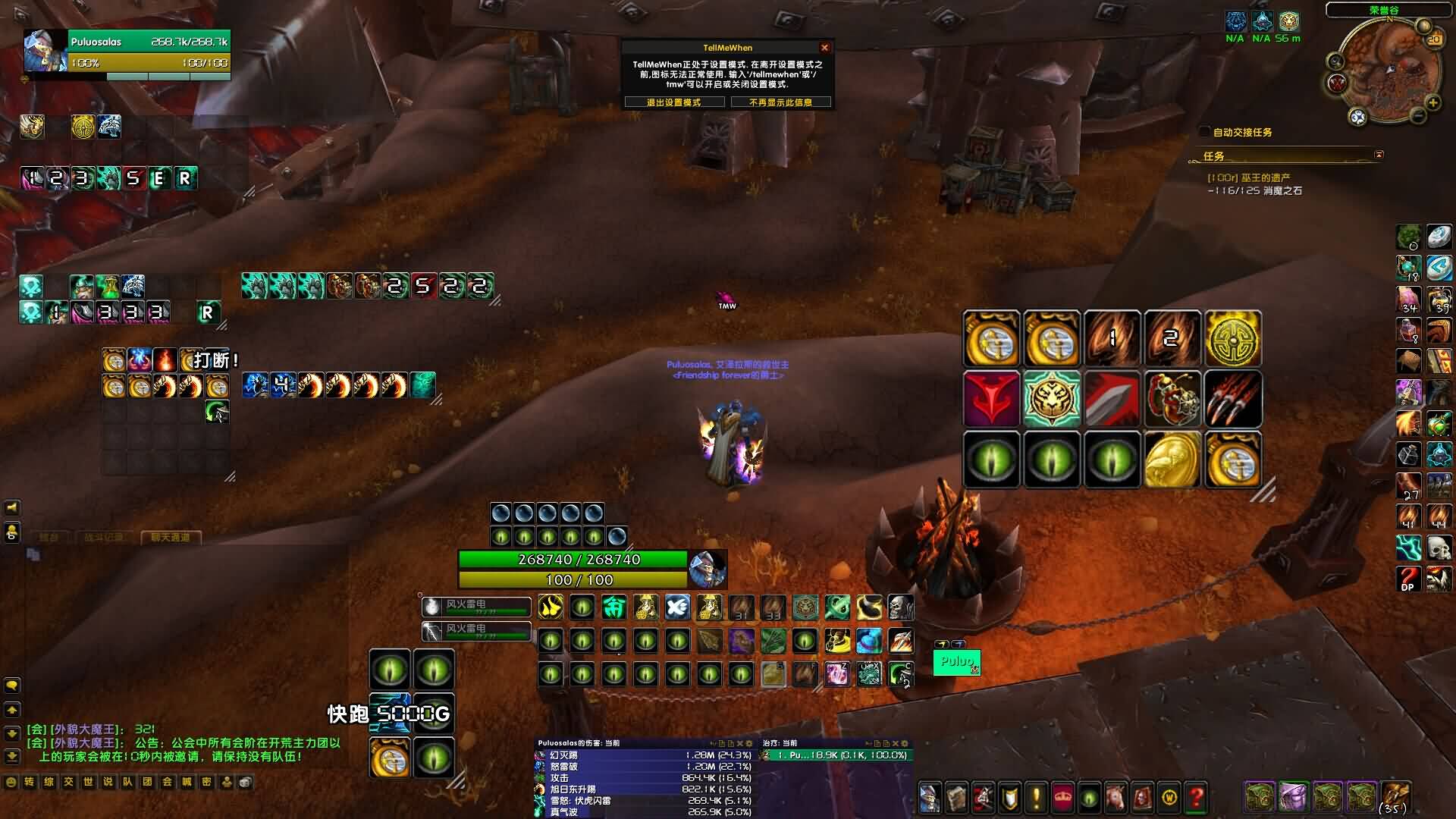Image resolution: width=1456 pixels, height=819 pixels.
Task: Click the green Puluo raid frame
Action: click(x=956, y=662)
